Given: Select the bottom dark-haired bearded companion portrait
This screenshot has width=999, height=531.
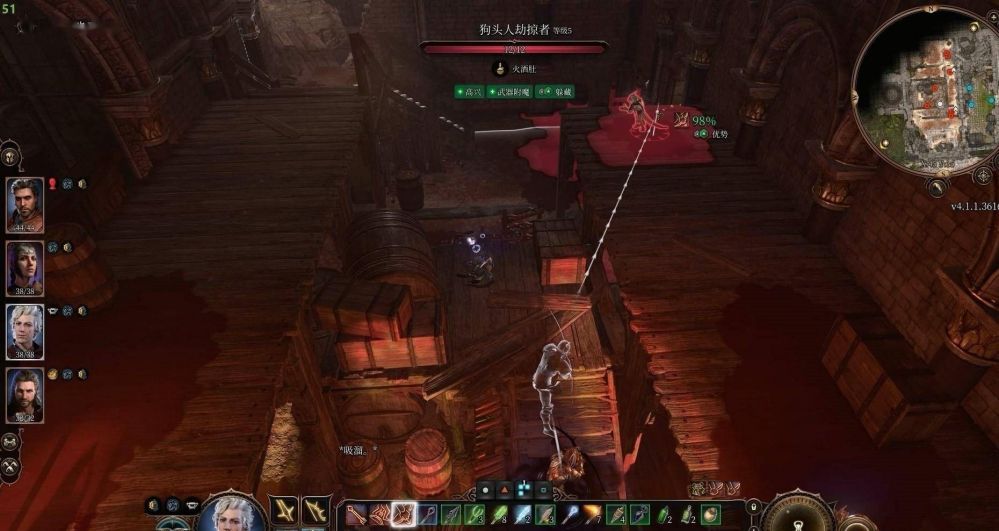Looking at the screenshot, I should (x=25, y=395).
